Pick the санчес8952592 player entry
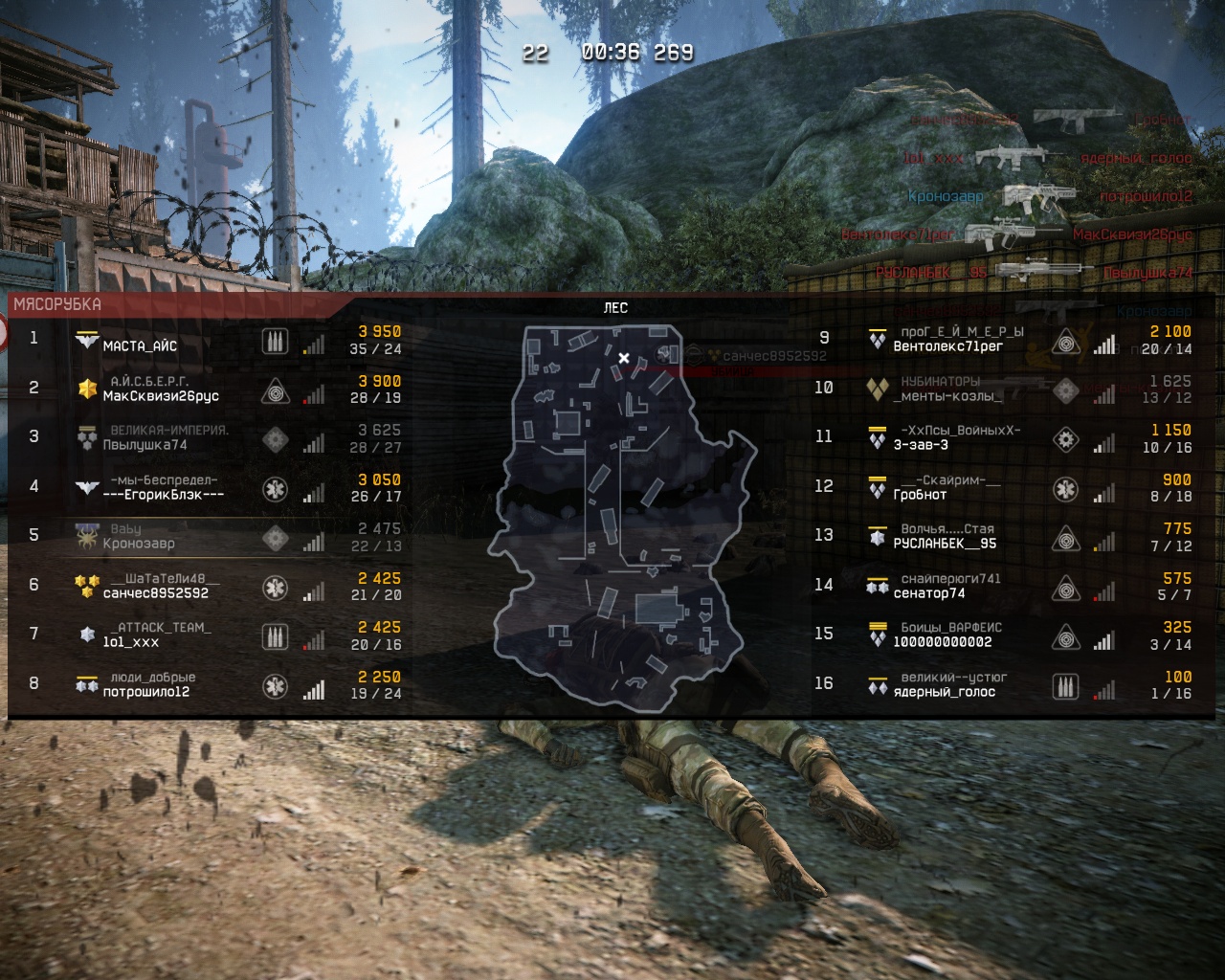Viewport: 1225px width, 980px height. [155, 593]
